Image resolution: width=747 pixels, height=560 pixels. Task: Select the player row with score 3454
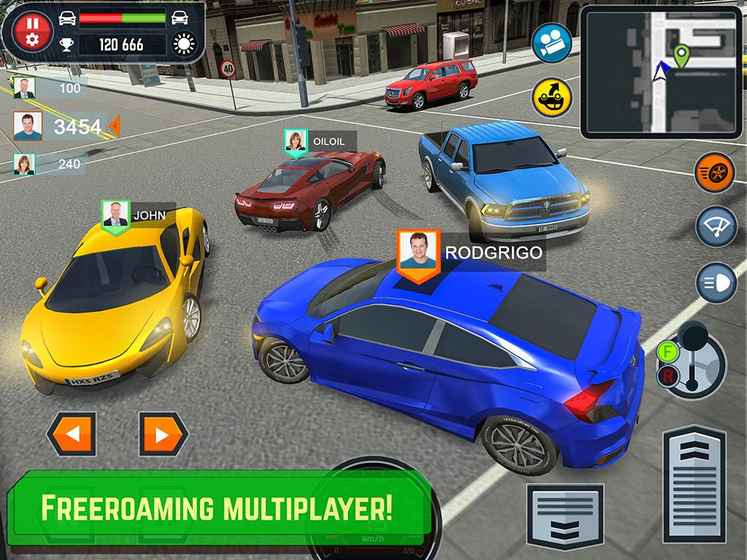pyautogui.click(x=60, y=127)
